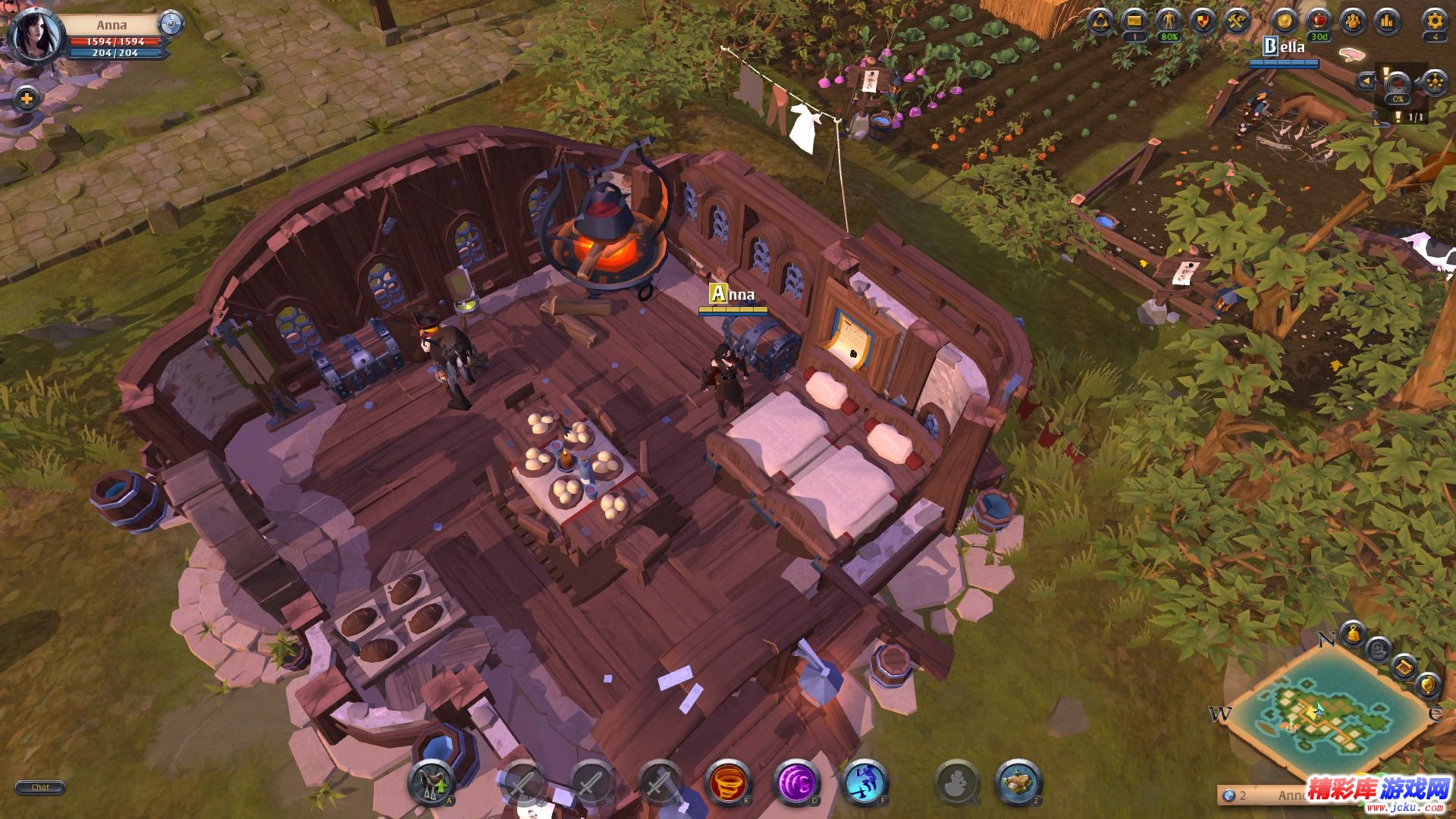Use the food item in slot 2
The width and height of the screenshot is (1456, 819).
pos(1018,783)
